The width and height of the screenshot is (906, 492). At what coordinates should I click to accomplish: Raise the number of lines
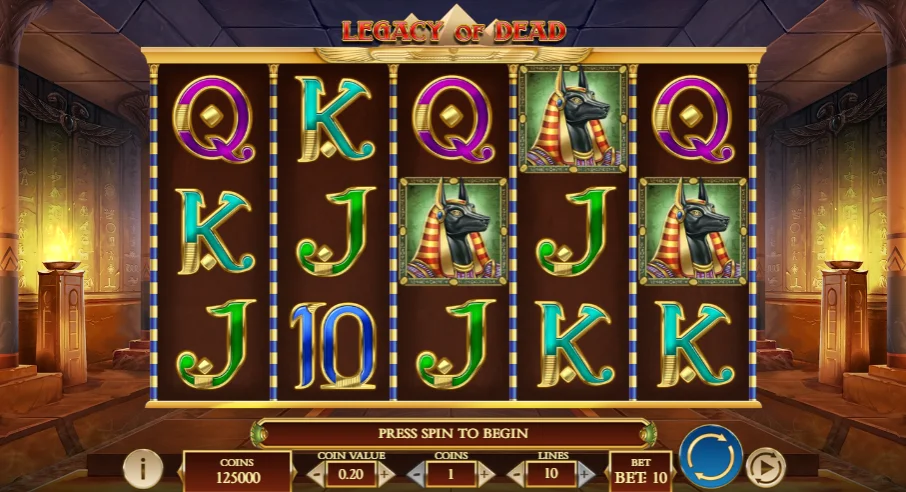(585, 472)
